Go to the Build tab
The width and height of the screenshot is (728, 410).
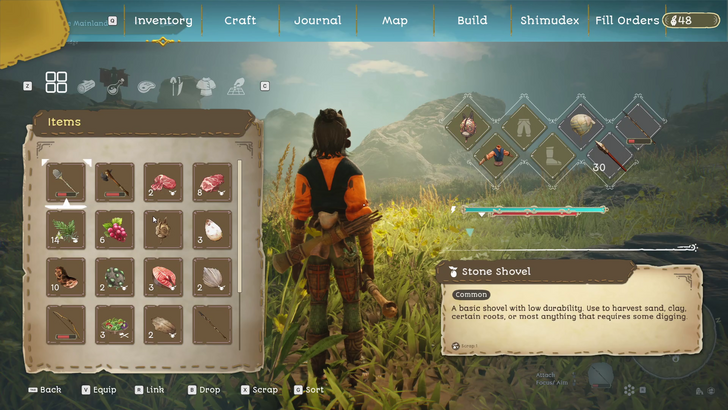click(x=472, y=20)
